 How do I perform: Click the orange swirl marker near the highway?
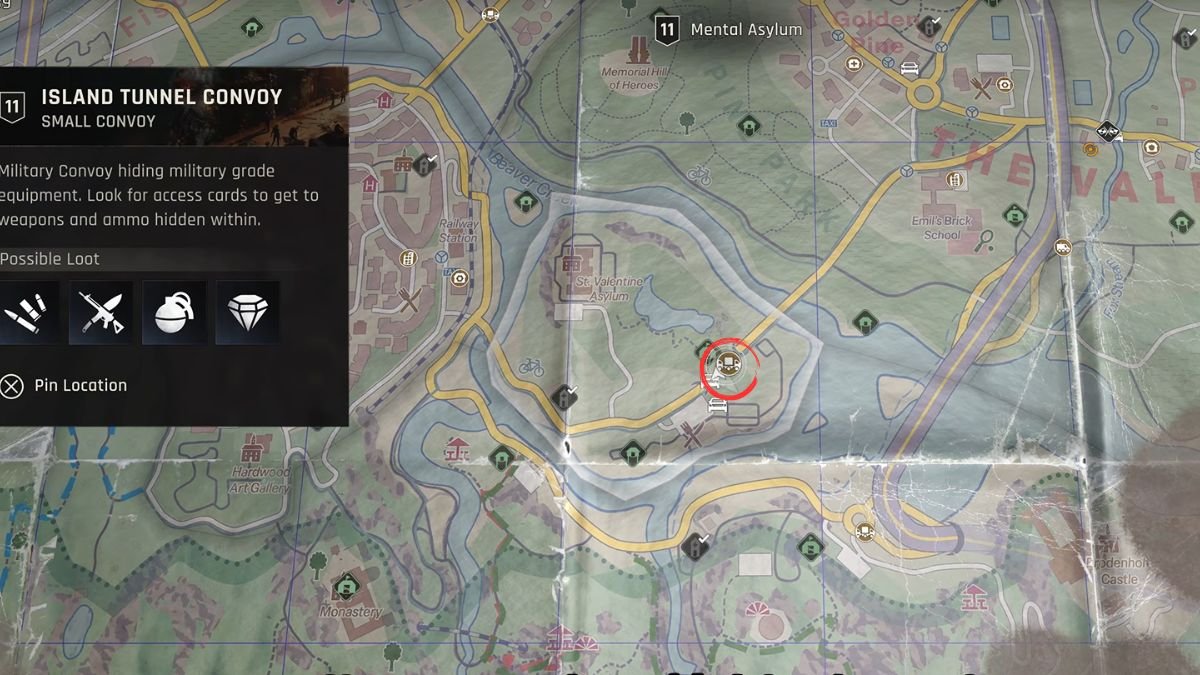(x=1090, y=150)
